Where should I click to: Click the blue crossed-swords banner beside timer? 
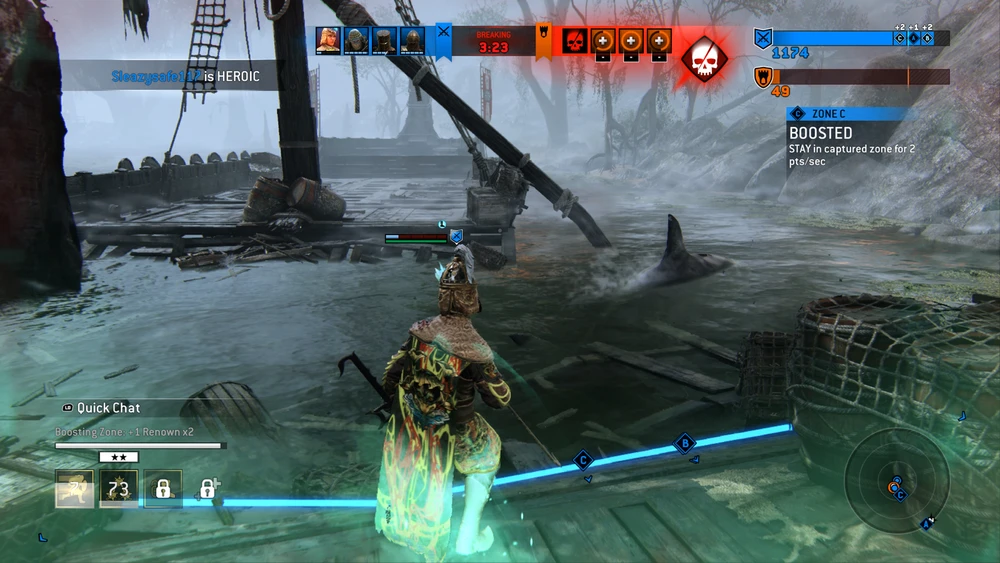(x=443, y=38)
